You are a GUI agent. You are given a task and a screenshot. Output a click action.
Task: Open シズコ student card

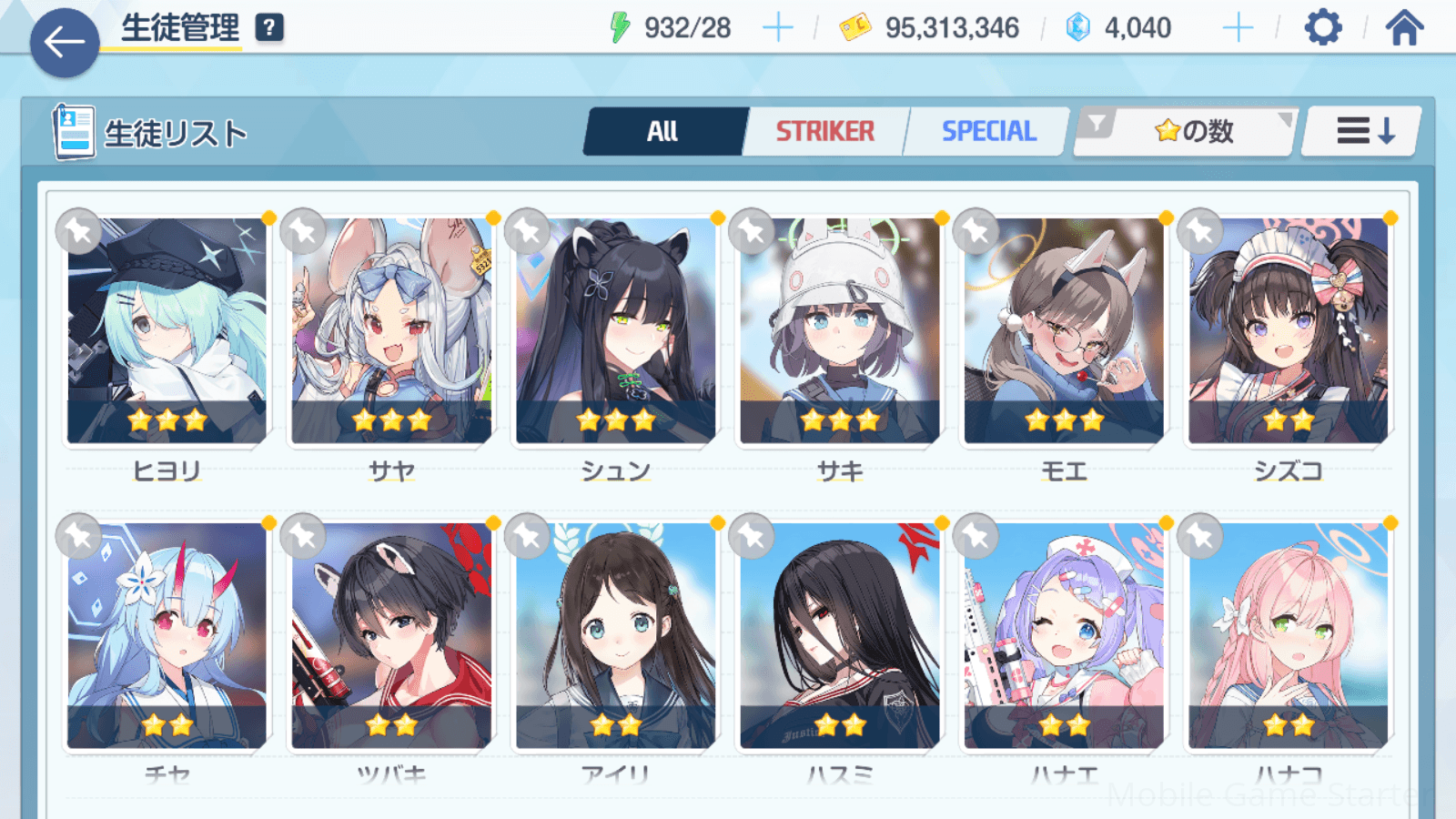tap(1289, 329)
